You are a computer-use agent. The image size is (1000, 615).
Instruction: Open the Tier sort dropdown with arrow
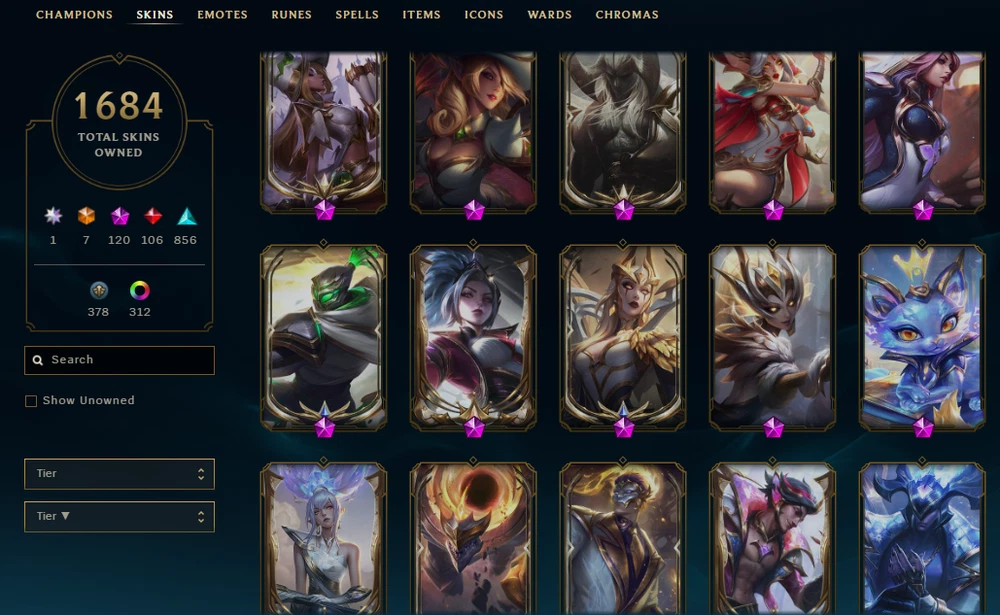click(x=119, y=517)
